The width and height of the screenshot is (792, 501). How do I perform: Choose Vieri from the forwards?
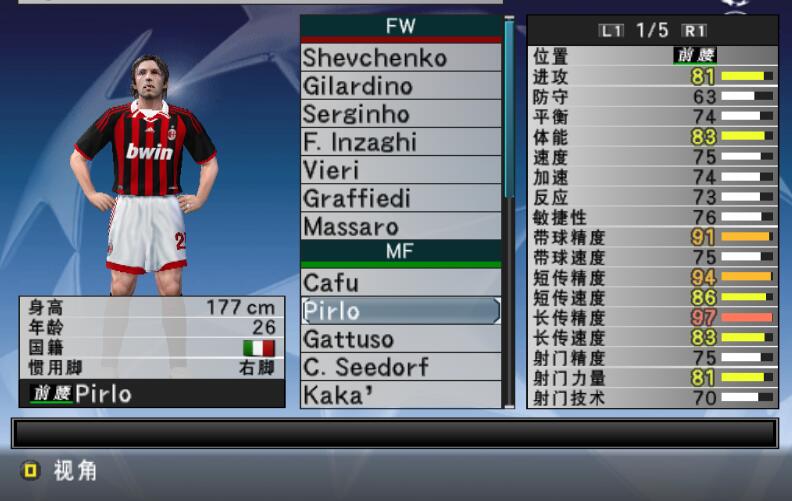(x=400, y=170)
